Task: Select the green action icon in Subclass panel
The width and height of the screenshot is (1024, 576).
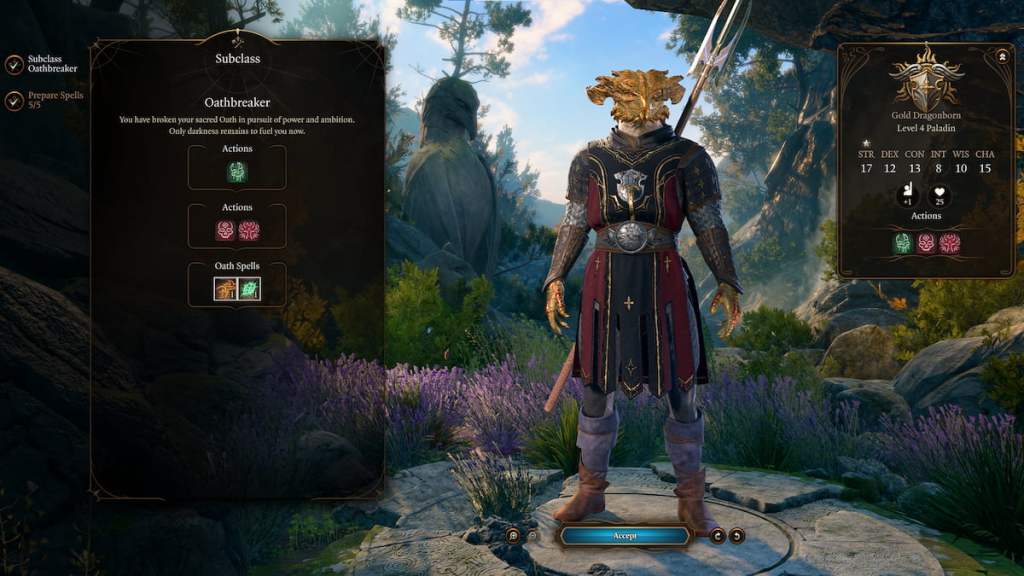Action: tap(237, 172)
